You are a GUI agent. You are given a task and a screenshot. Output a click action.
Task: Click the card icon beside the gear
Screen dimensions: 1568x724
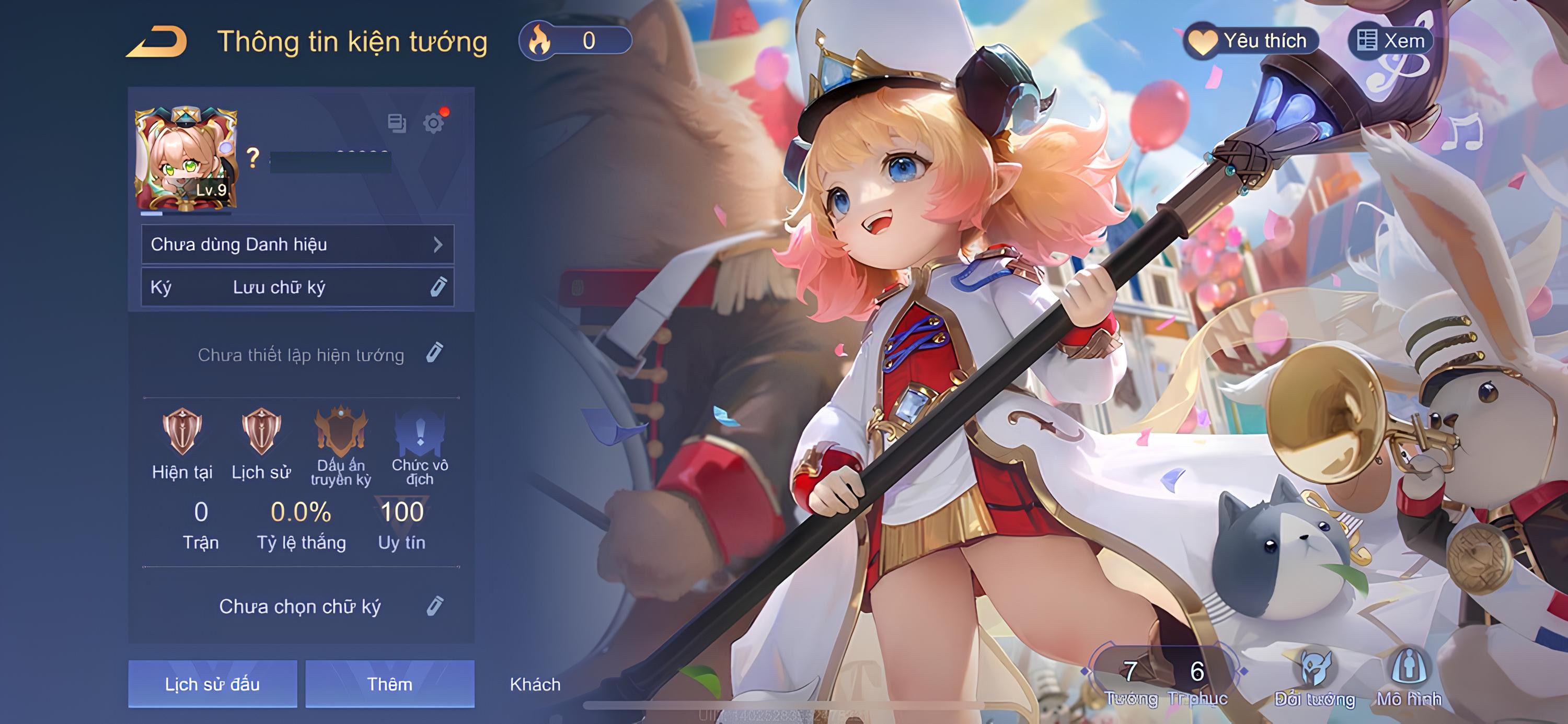click(x=397, y=123)
